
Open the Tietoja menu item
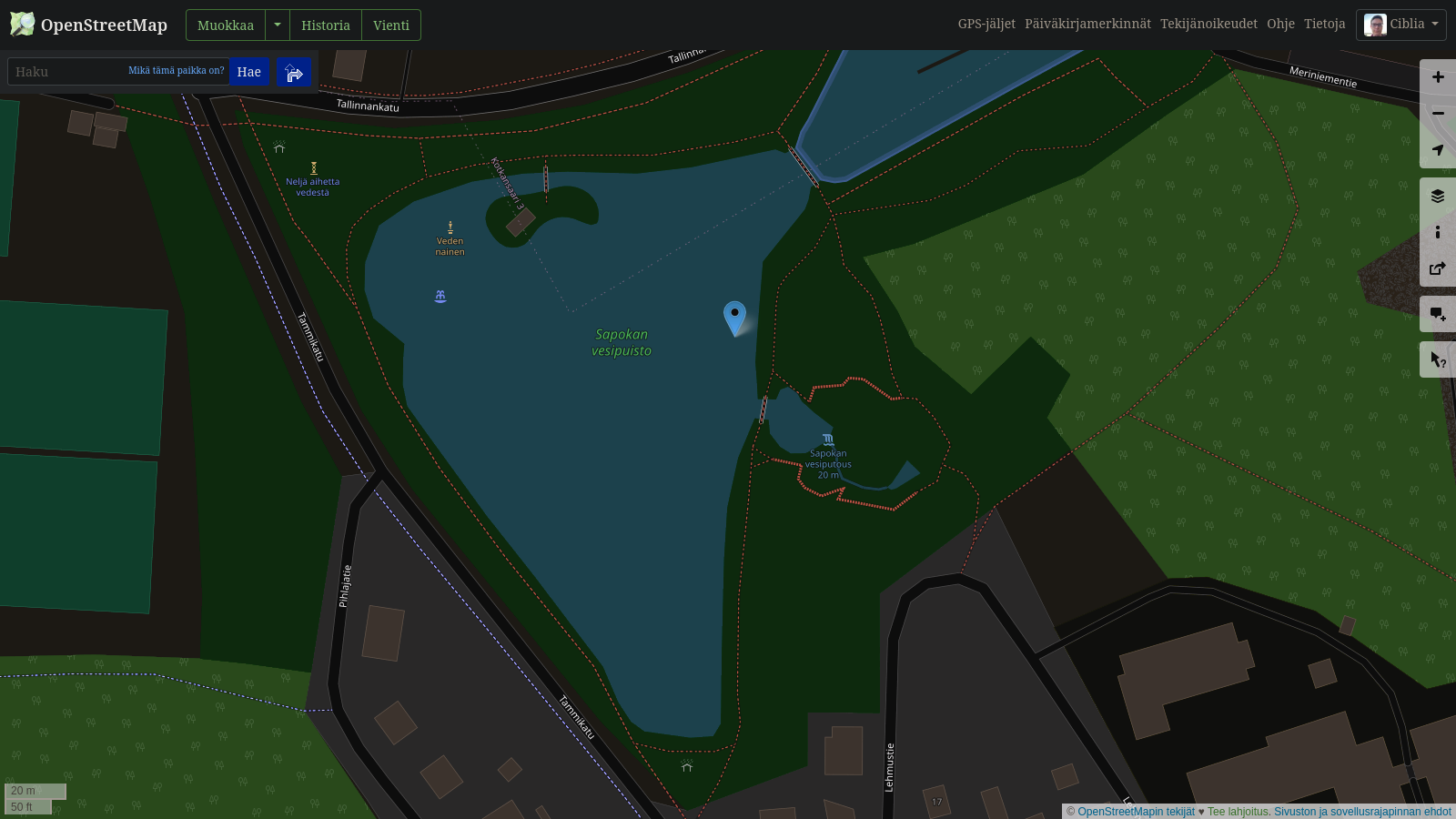(1325, 25)
